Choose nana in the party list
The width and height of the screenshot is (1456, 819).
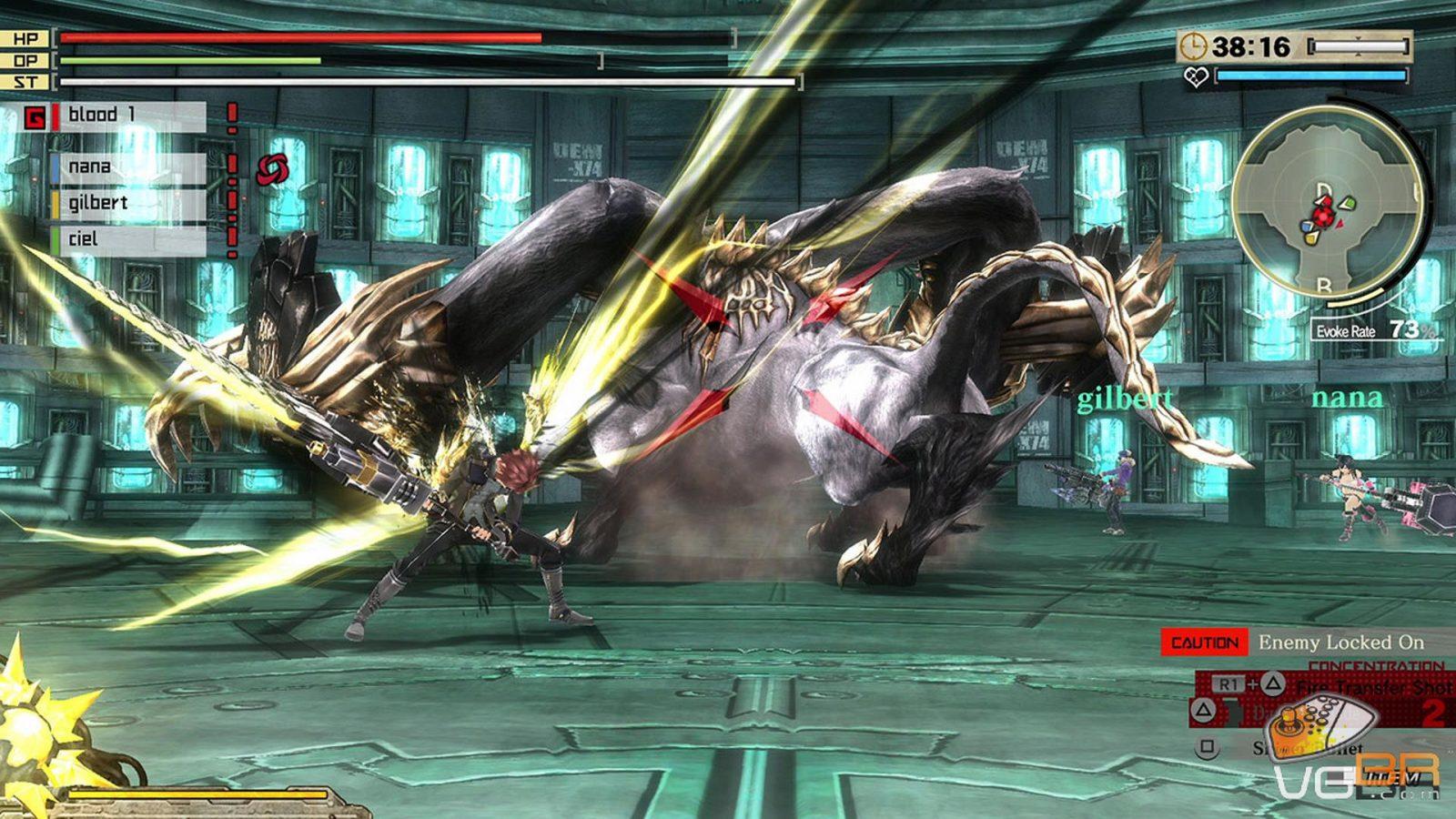(x=127, y=167)
